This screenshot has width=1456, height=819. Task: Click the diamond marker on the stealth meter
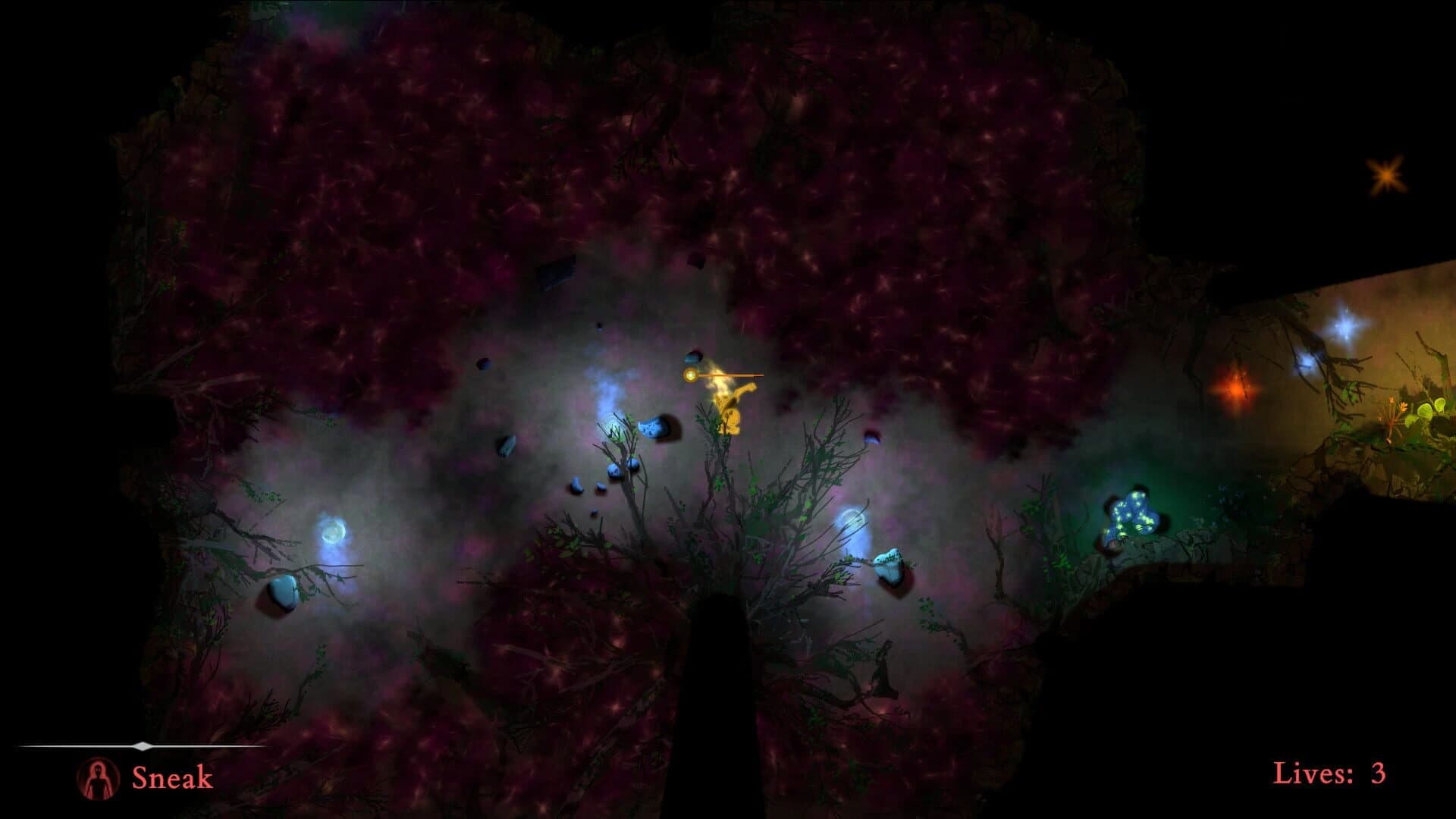point(143,746)
